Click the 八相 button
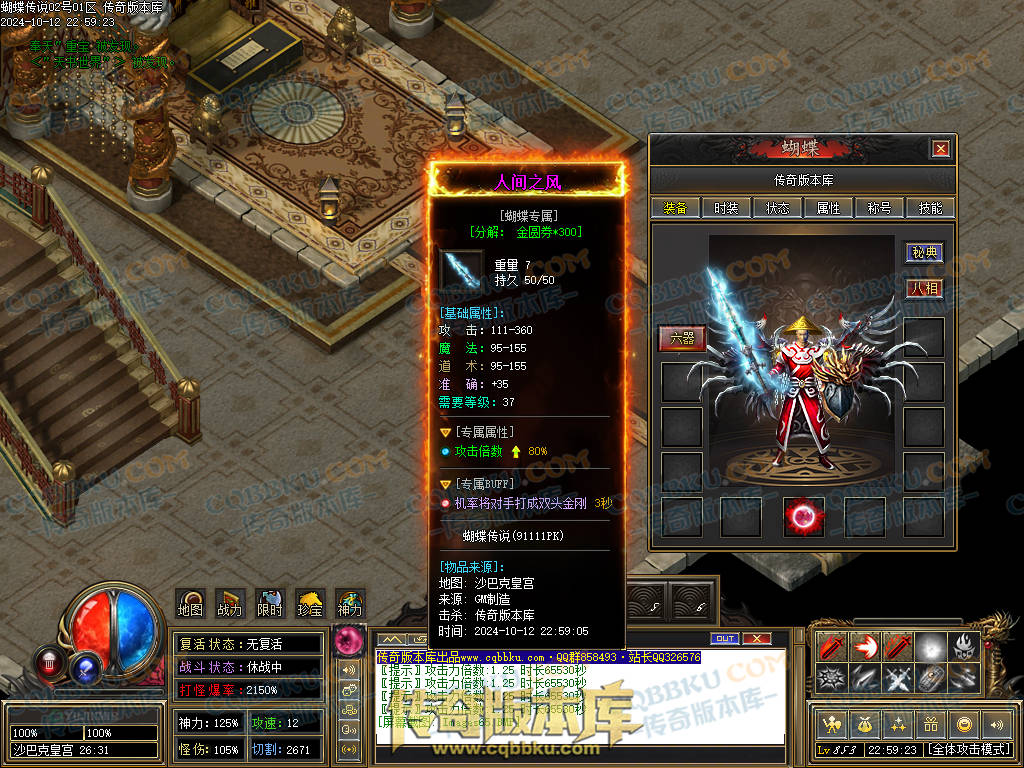Screen dimensions: 1024x768 click(925, 288)
